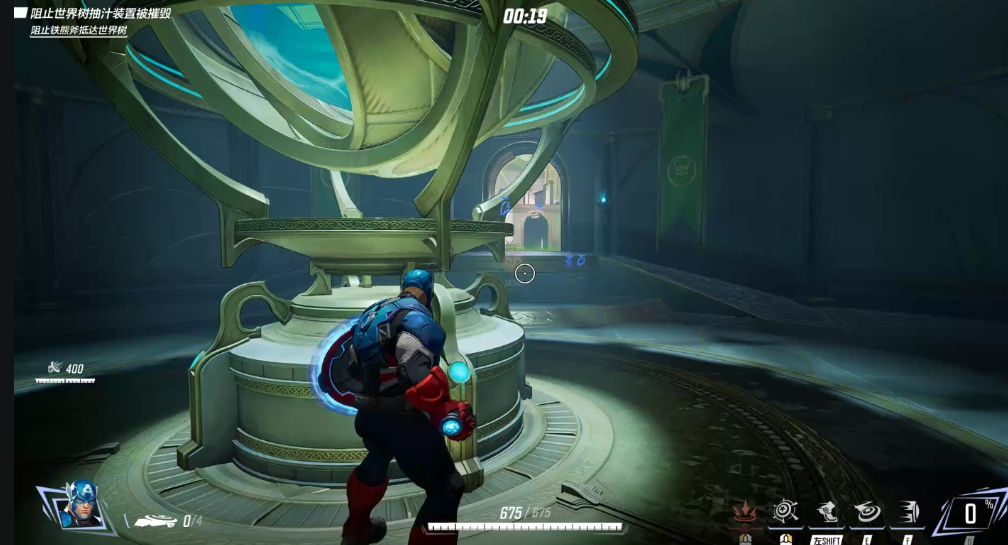Activate the speeding shield charge ability
The width and height of the screenshot is (1008, 545).
[x=907, y=513]
